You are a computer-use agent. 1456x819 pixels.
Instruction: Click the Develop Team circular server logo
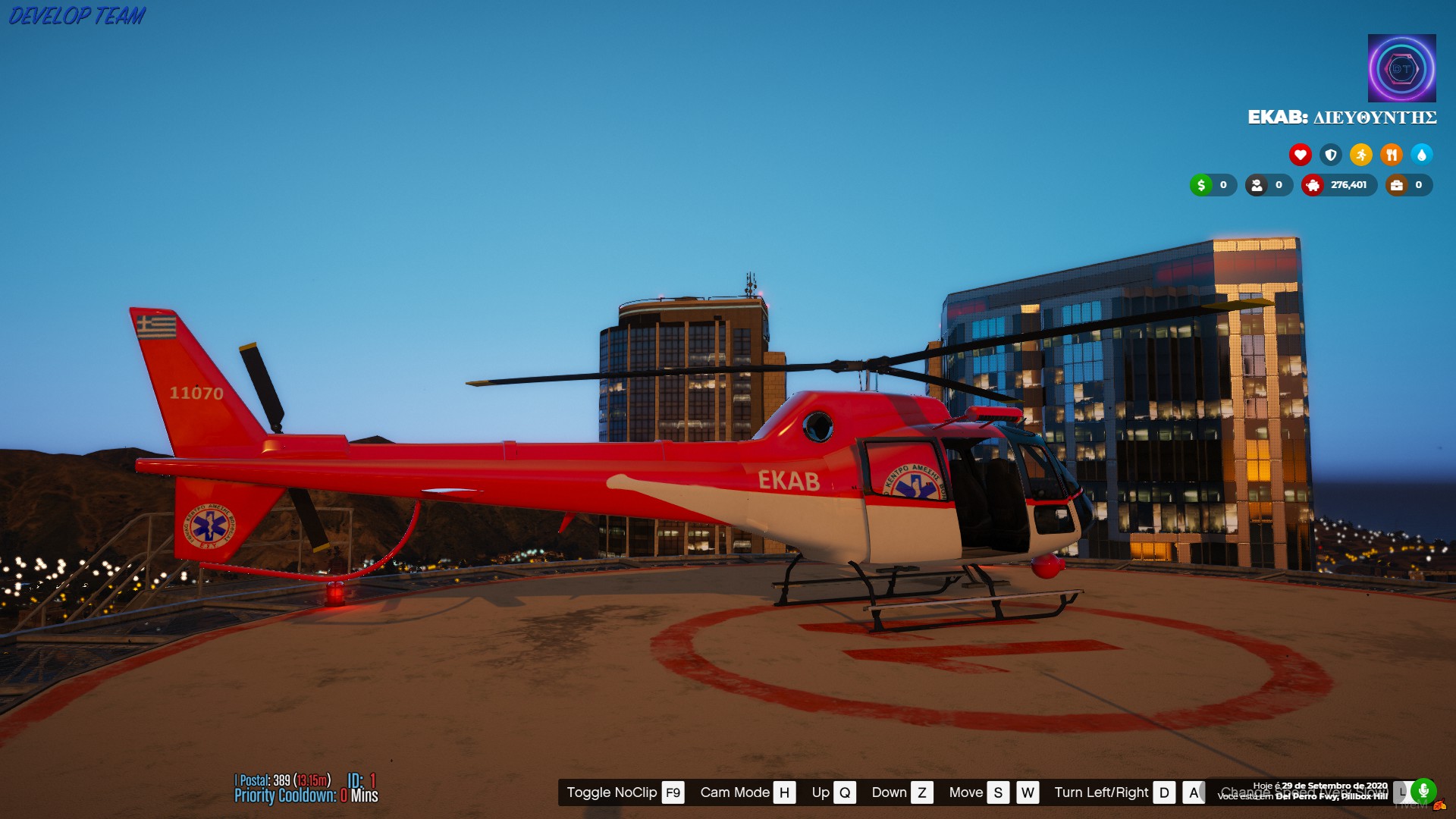click(1404, 69)
